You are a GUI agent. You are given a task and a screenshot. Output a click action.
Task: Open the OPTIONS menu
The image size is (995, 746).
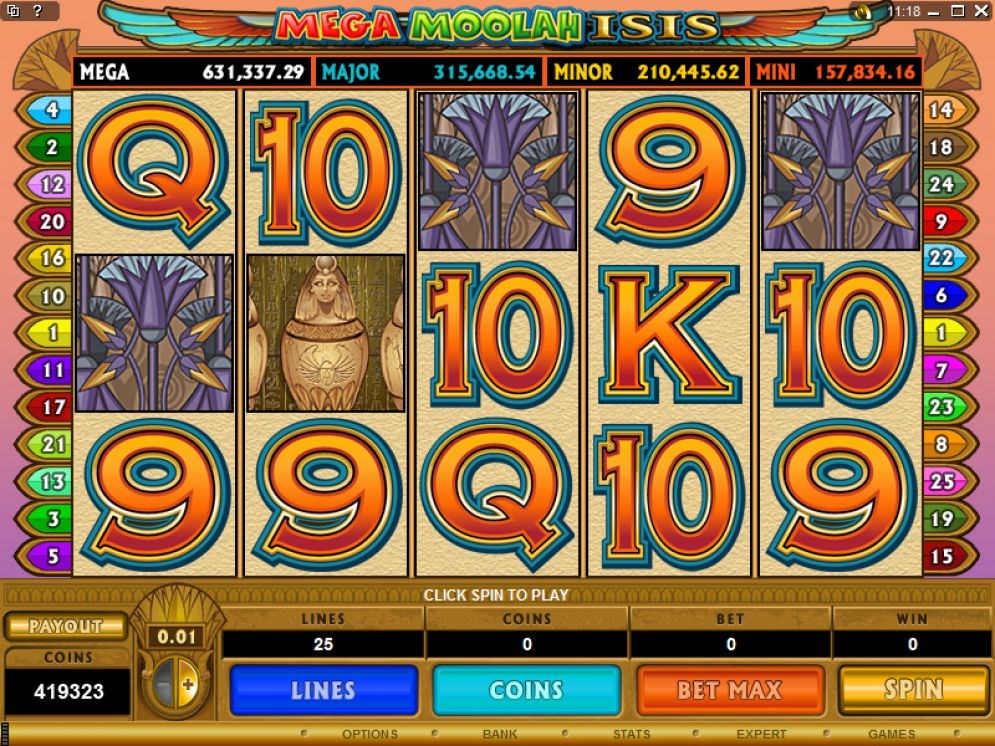[370, 734]
